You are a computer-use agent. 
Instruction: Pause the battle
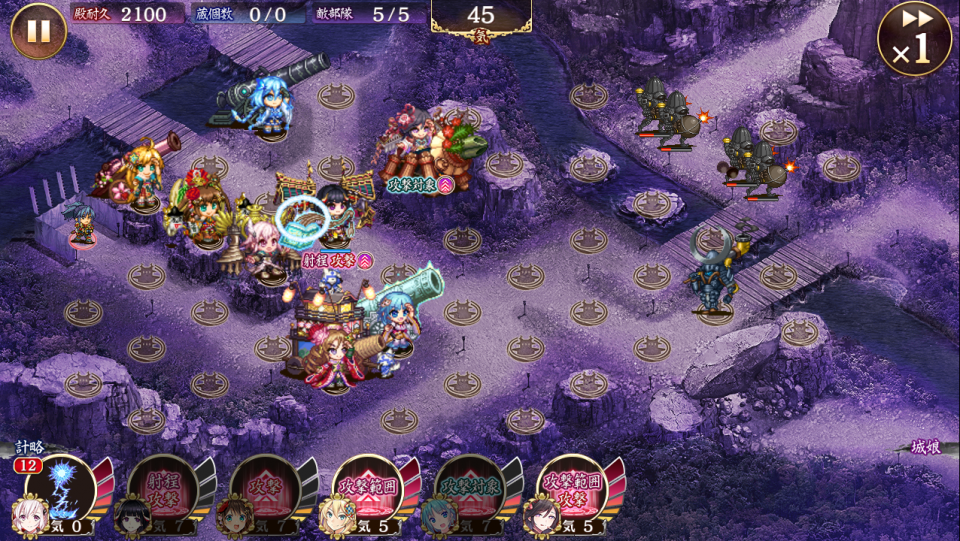point(38,31)
